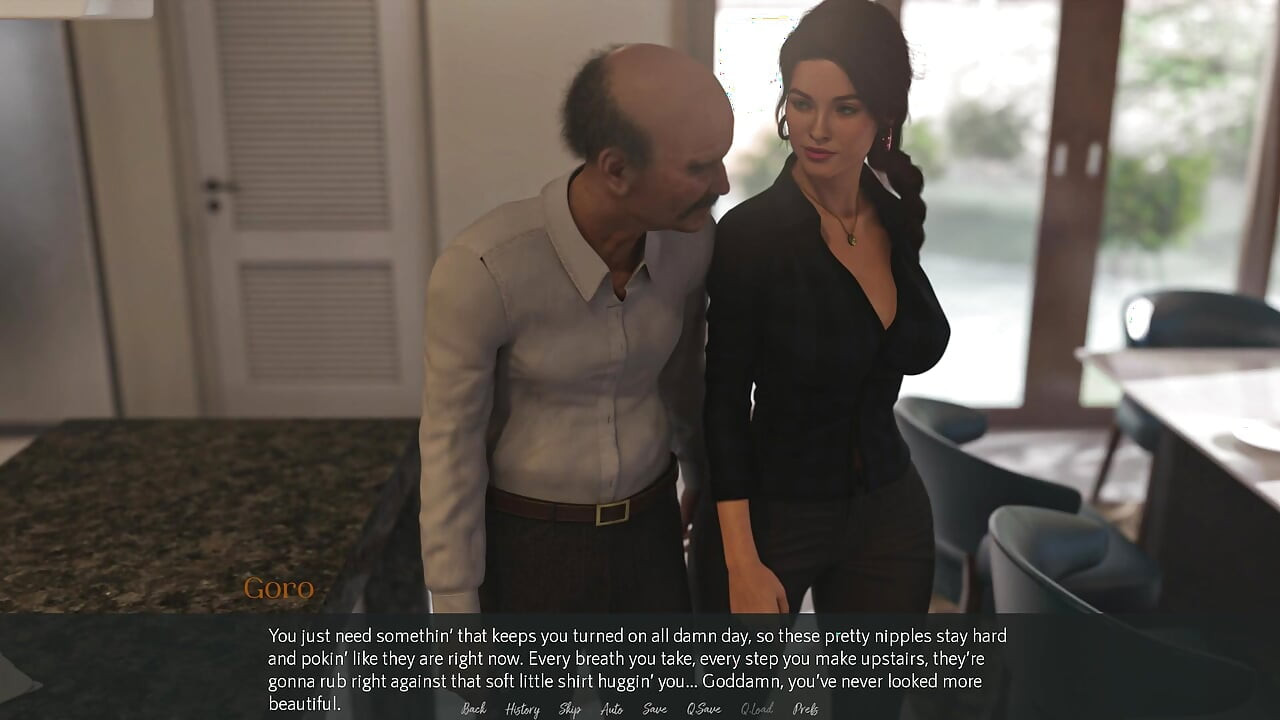Click the bright window area to progress dialogue

[x=1150, y=150]
